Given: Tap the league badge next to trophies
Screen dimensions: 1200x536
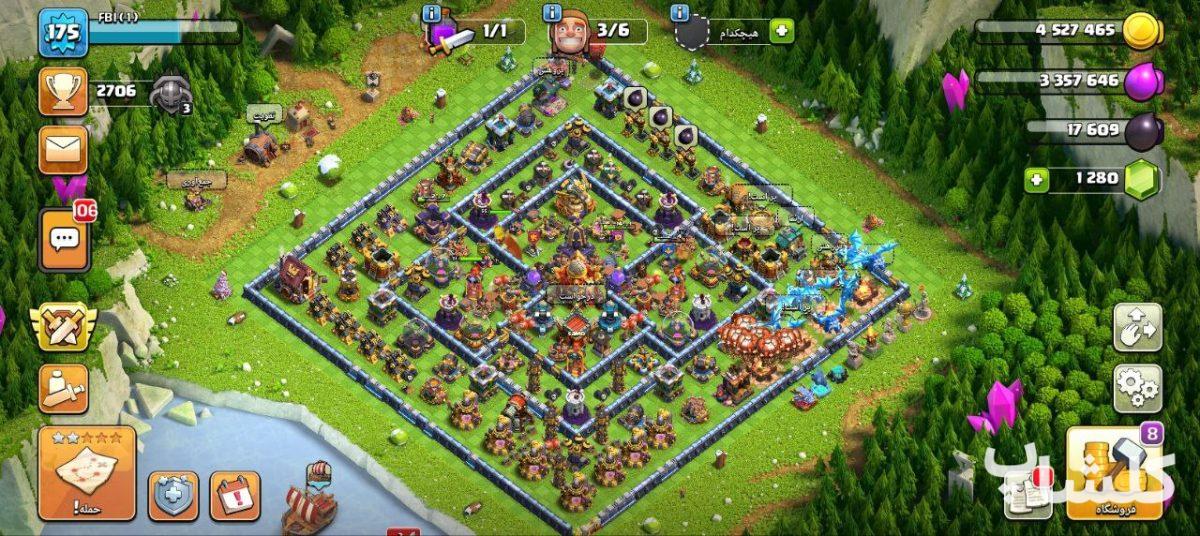Looking at the screenshot, I should (x=172, y=93).
